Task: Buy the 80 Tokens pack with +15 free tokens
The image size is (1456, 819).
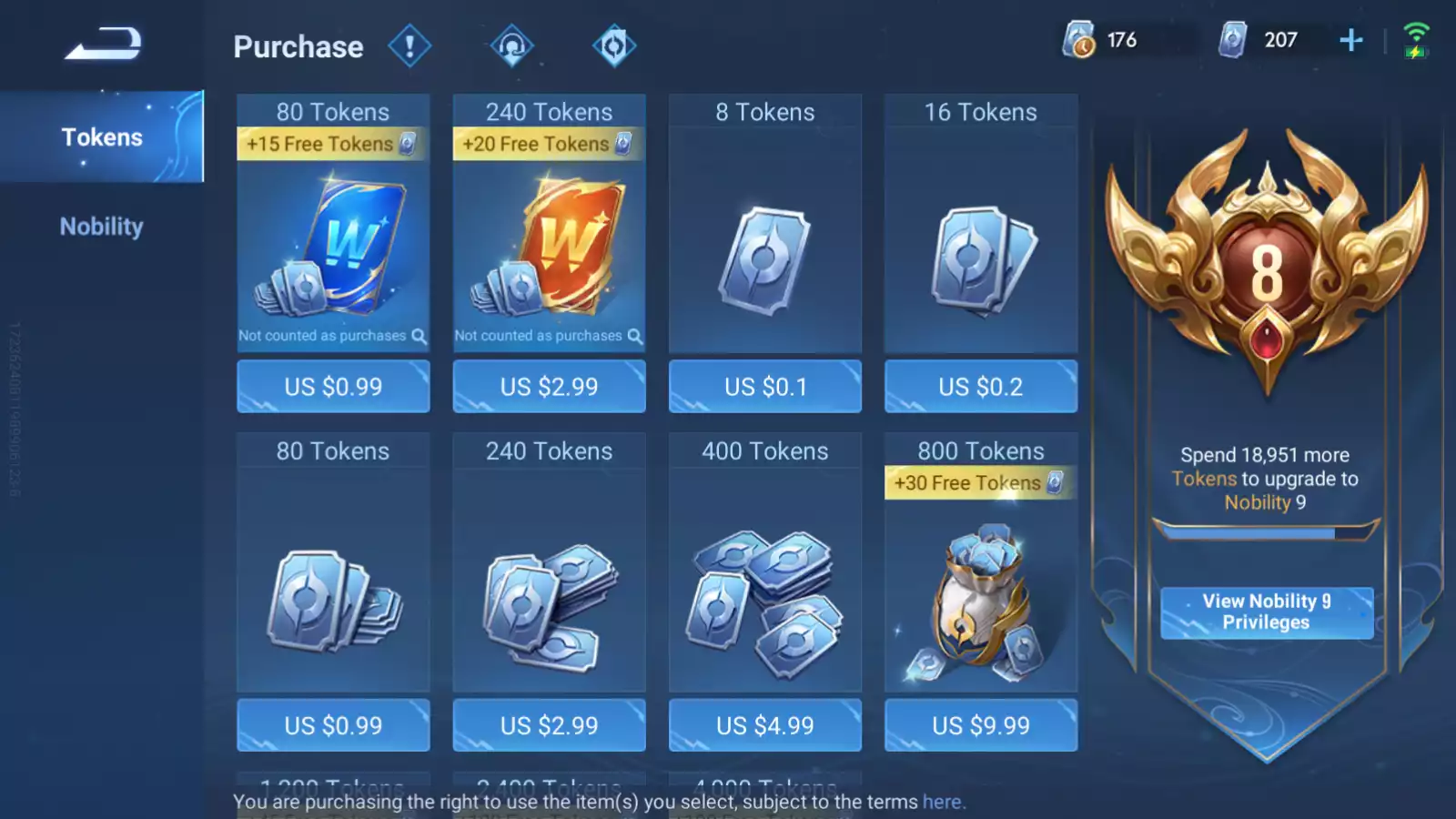Action: (x=333, y=387)
